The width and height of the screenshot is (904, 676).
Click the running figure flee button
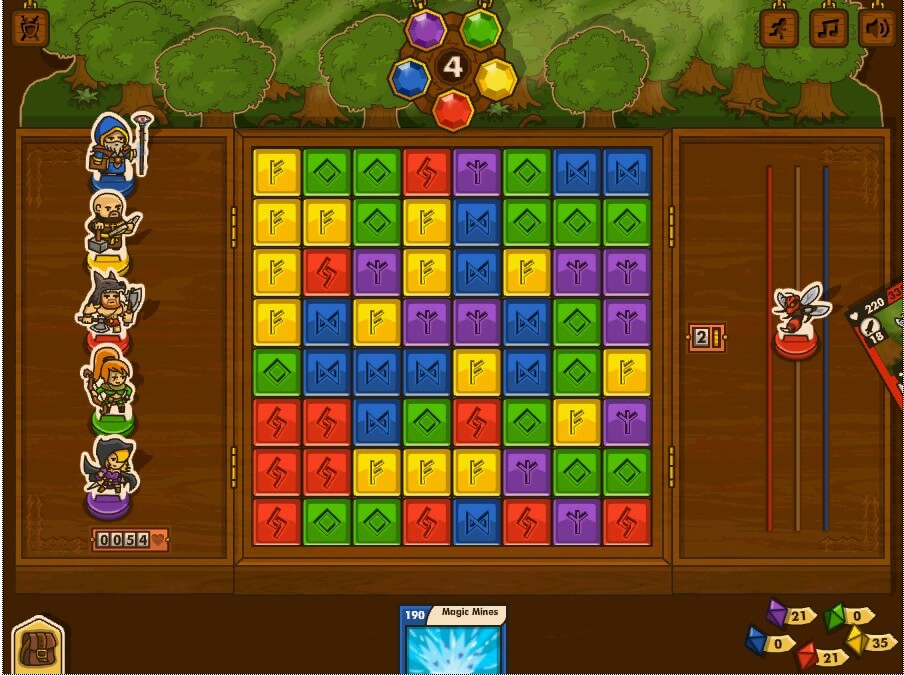click(780, 28)
